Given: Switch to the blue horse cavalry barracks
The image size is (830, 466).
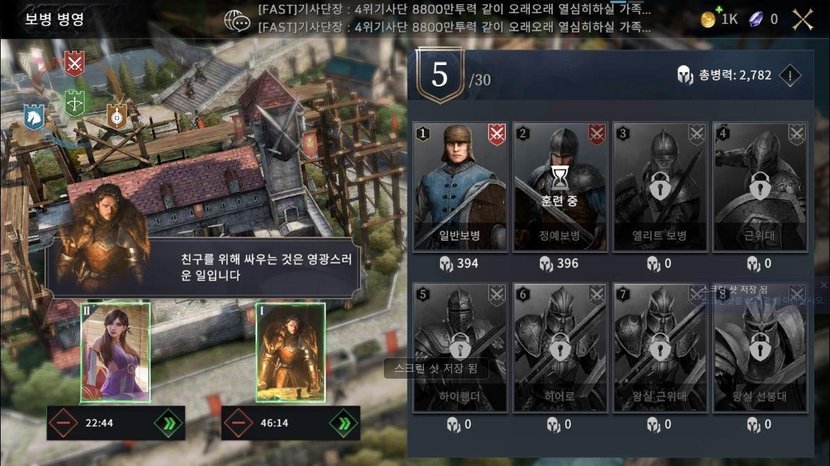Looking at the screenshot, I should [x=34, y=119].
